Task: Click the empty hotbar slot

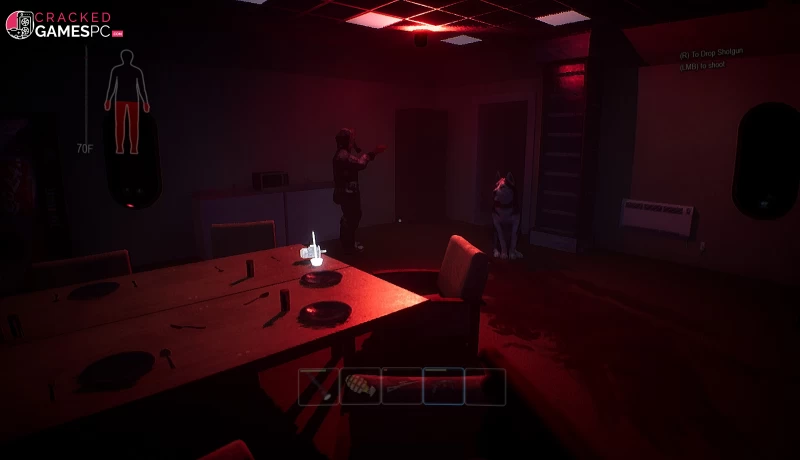Action: (x=485, y=386)
